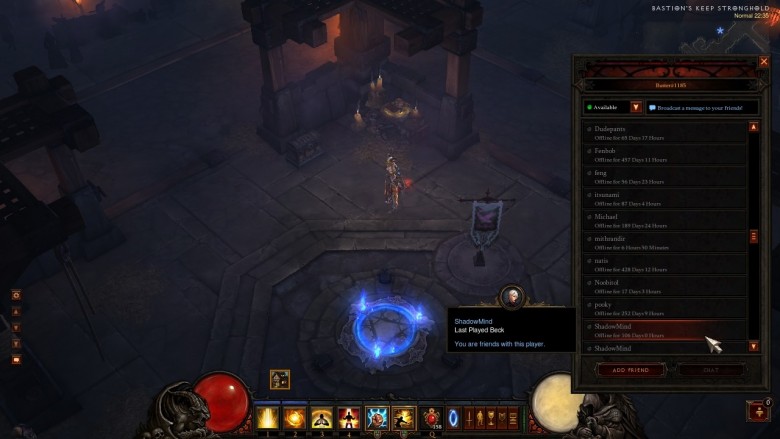Open the Available status dropdown
Screen dimensions: 780x439
click(636, 107)
